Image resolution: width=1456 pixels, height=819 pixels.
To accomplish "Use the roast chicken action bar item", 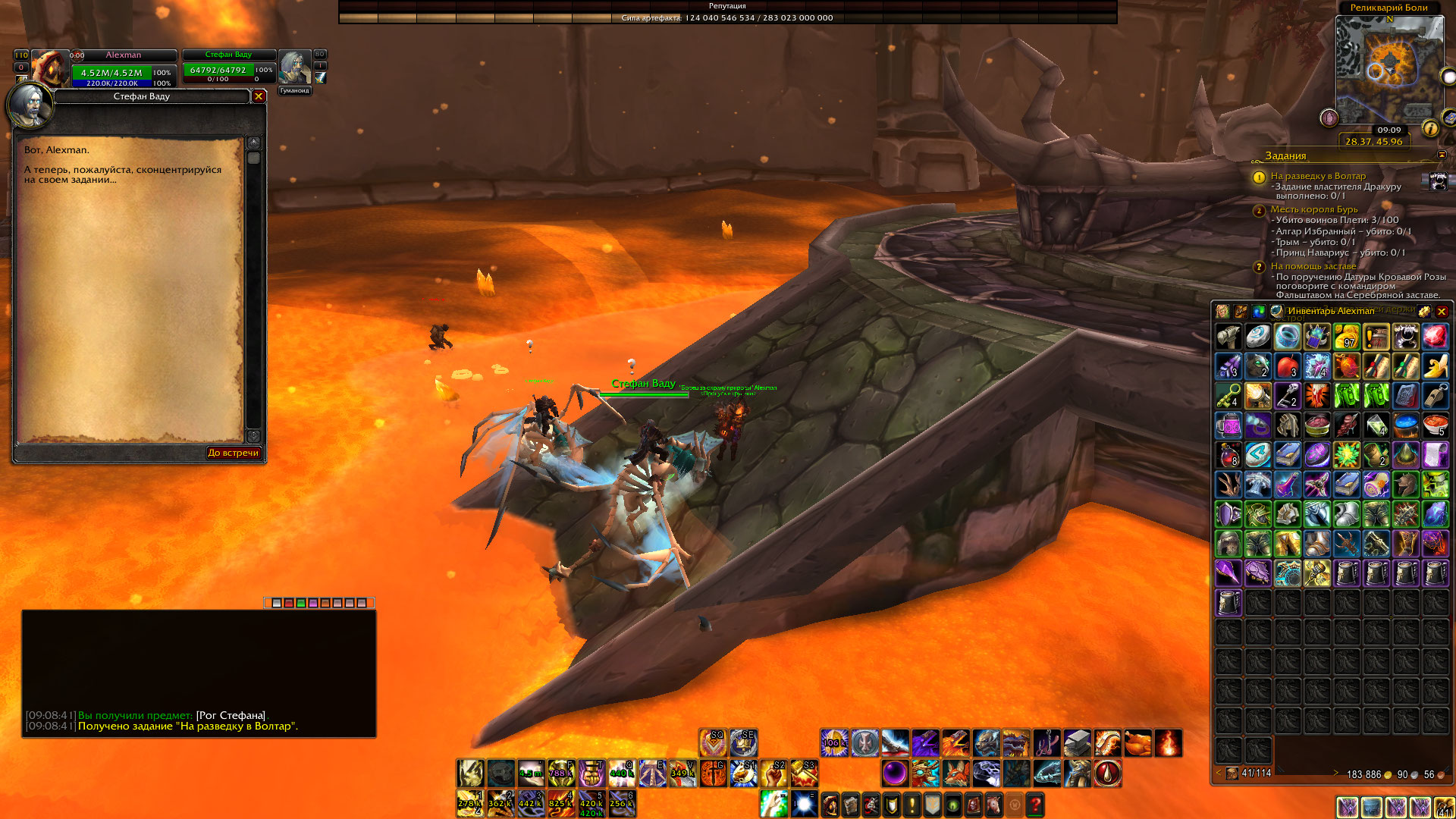I will [1137, 743].
